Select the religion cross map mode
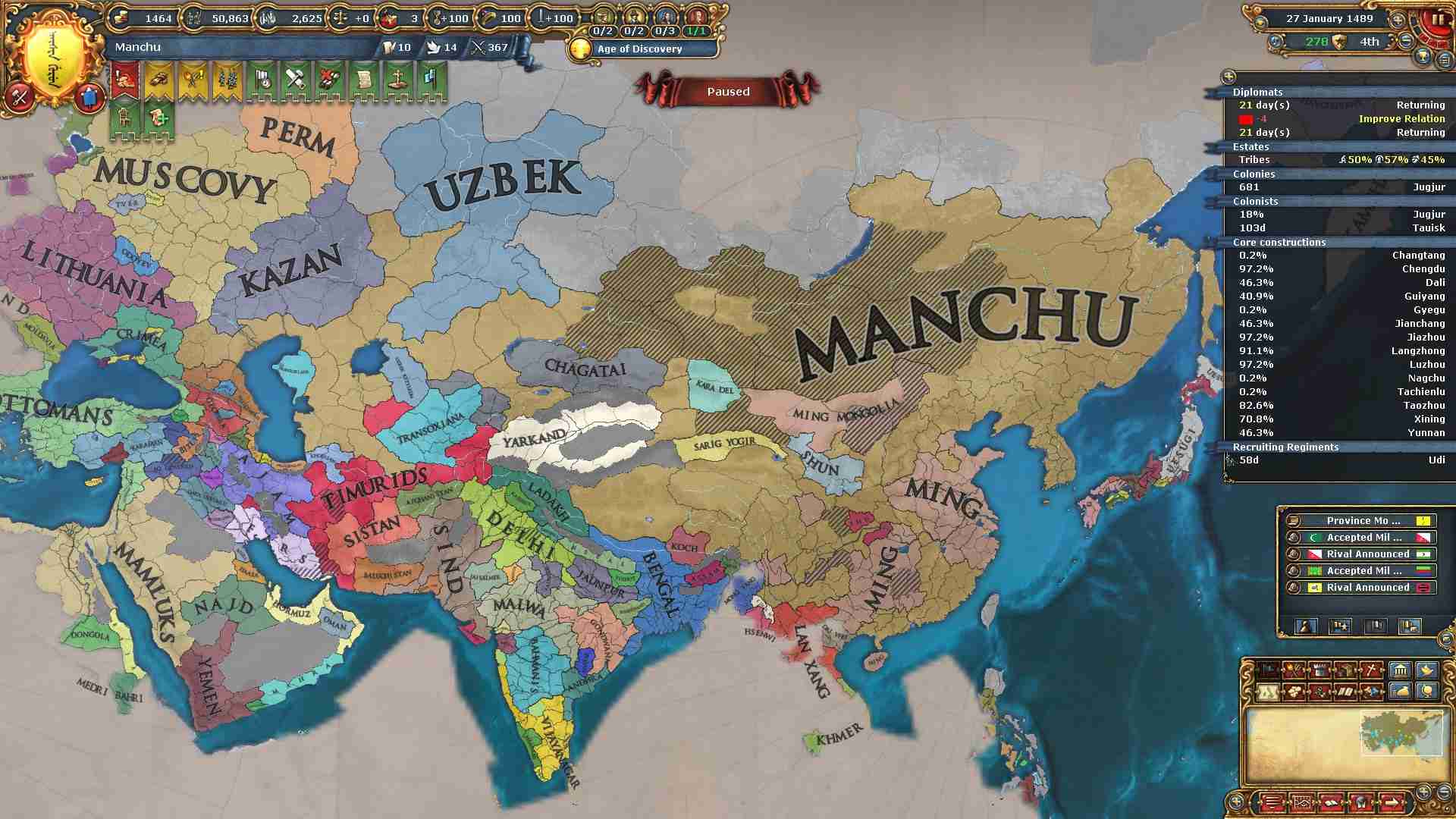1456x819 pixels. pos(1371,670)
